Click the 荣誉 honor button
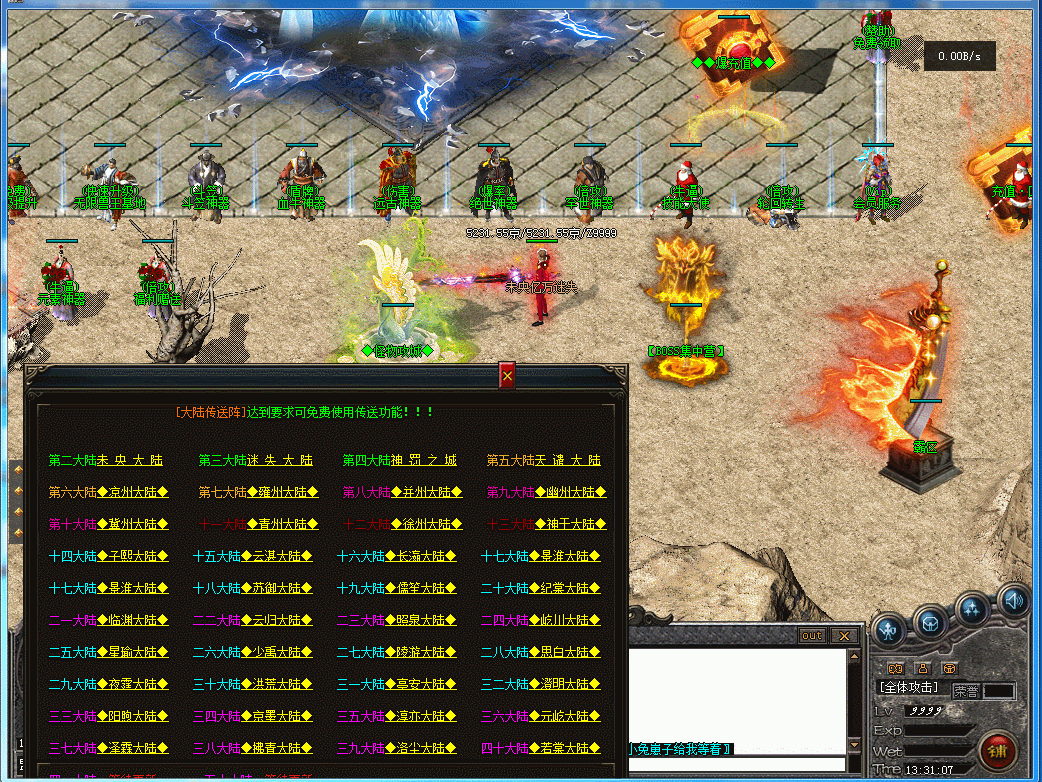Viewport: 1042px width, 782px height. (966, 690)
